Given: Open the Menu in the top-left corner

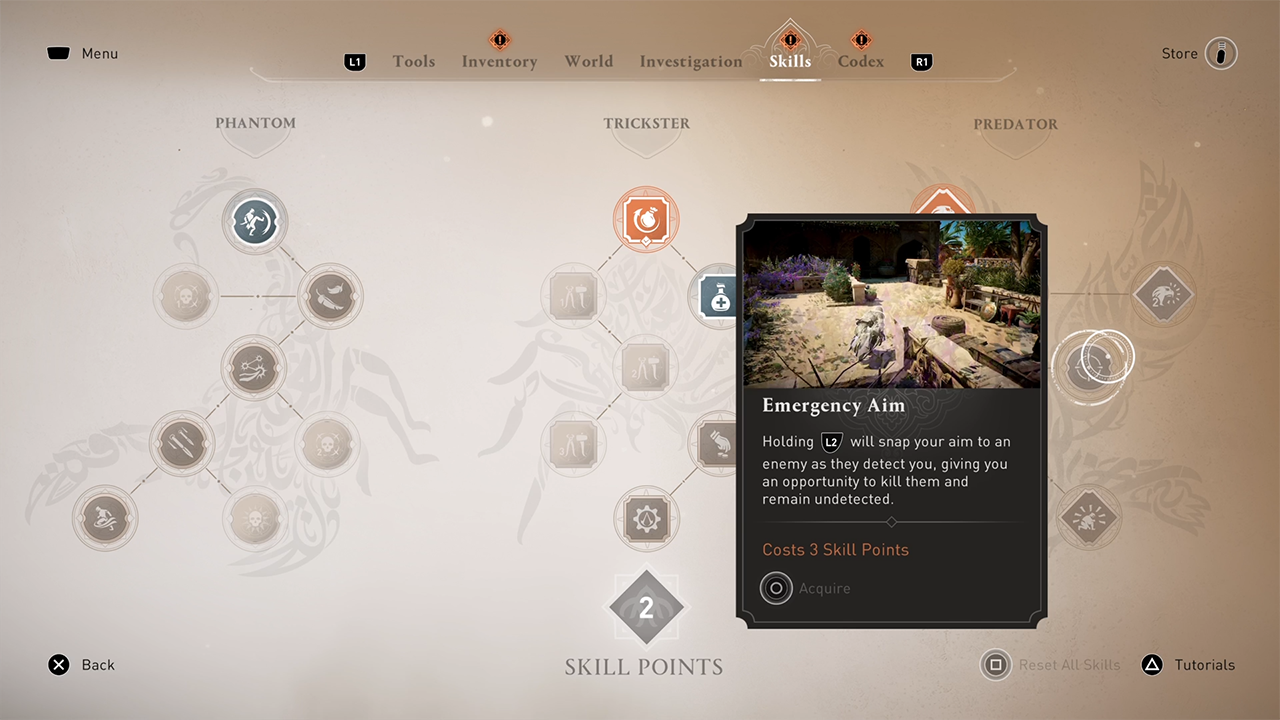Looking at the screenshot, I should click(x=82, y=54).
